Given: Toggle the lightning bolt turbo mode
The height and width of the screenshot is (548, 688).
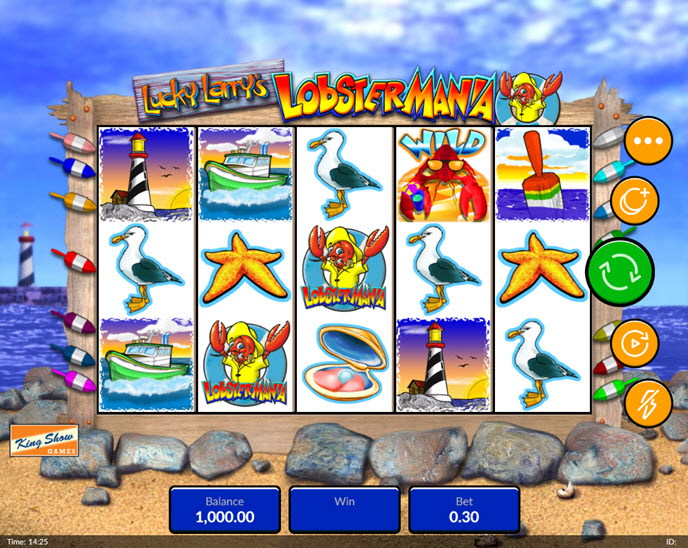Looking at the screenshot, I should pyautogui.click(x=649, y=402).
